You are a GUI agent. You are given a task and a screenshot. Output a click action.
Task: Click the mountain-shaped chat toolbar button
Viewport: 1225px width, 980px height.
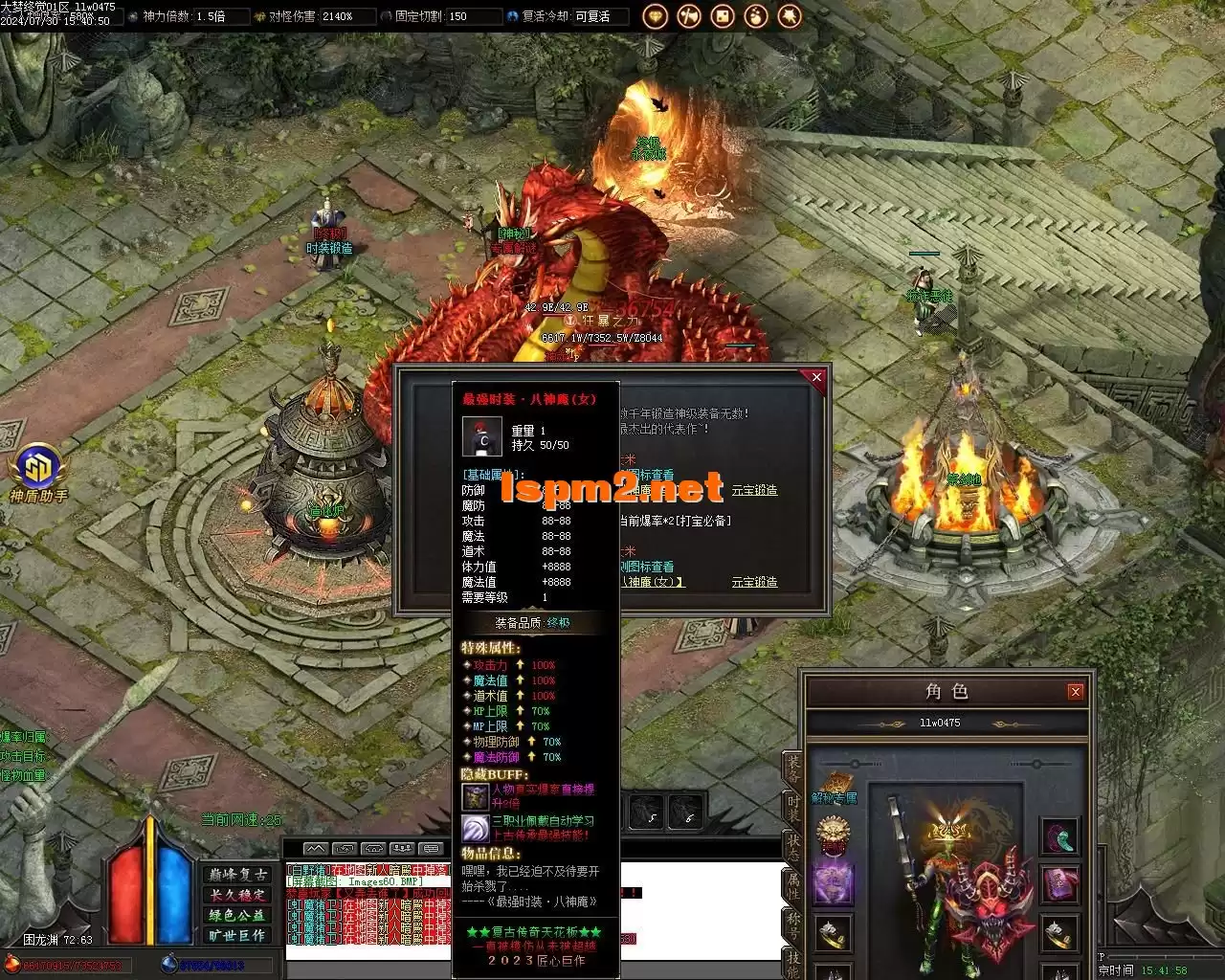316,849
